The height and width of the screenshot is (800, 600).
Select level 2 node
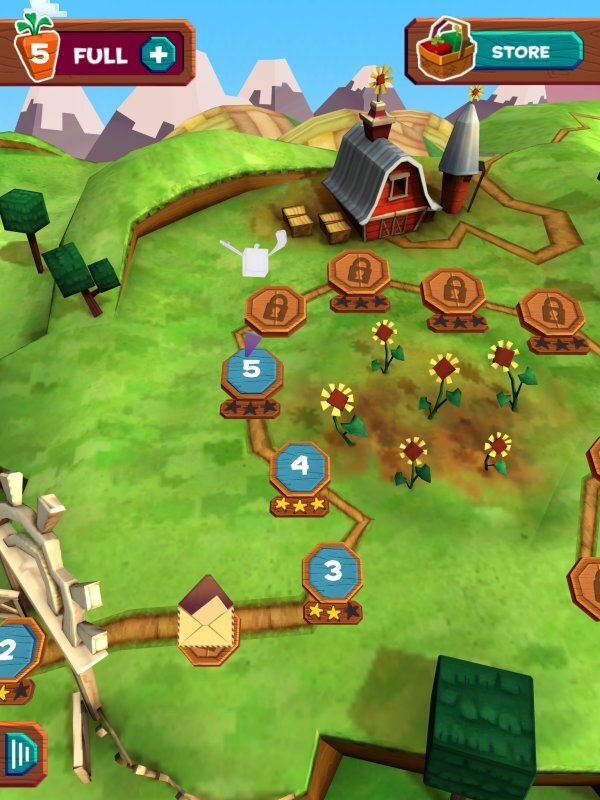[x=12, y=651]
